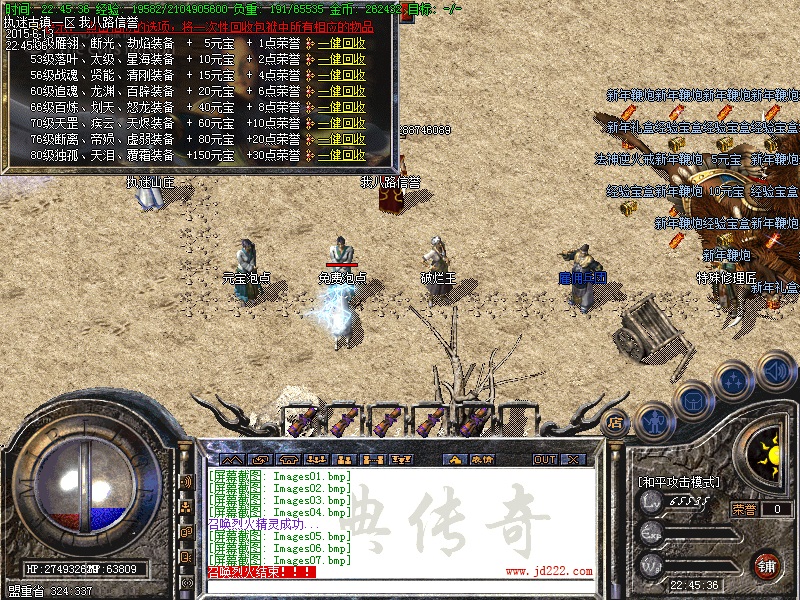Open the 表情 emotes button
Screen dimensions: 800x600
click(x=482, y=460)
